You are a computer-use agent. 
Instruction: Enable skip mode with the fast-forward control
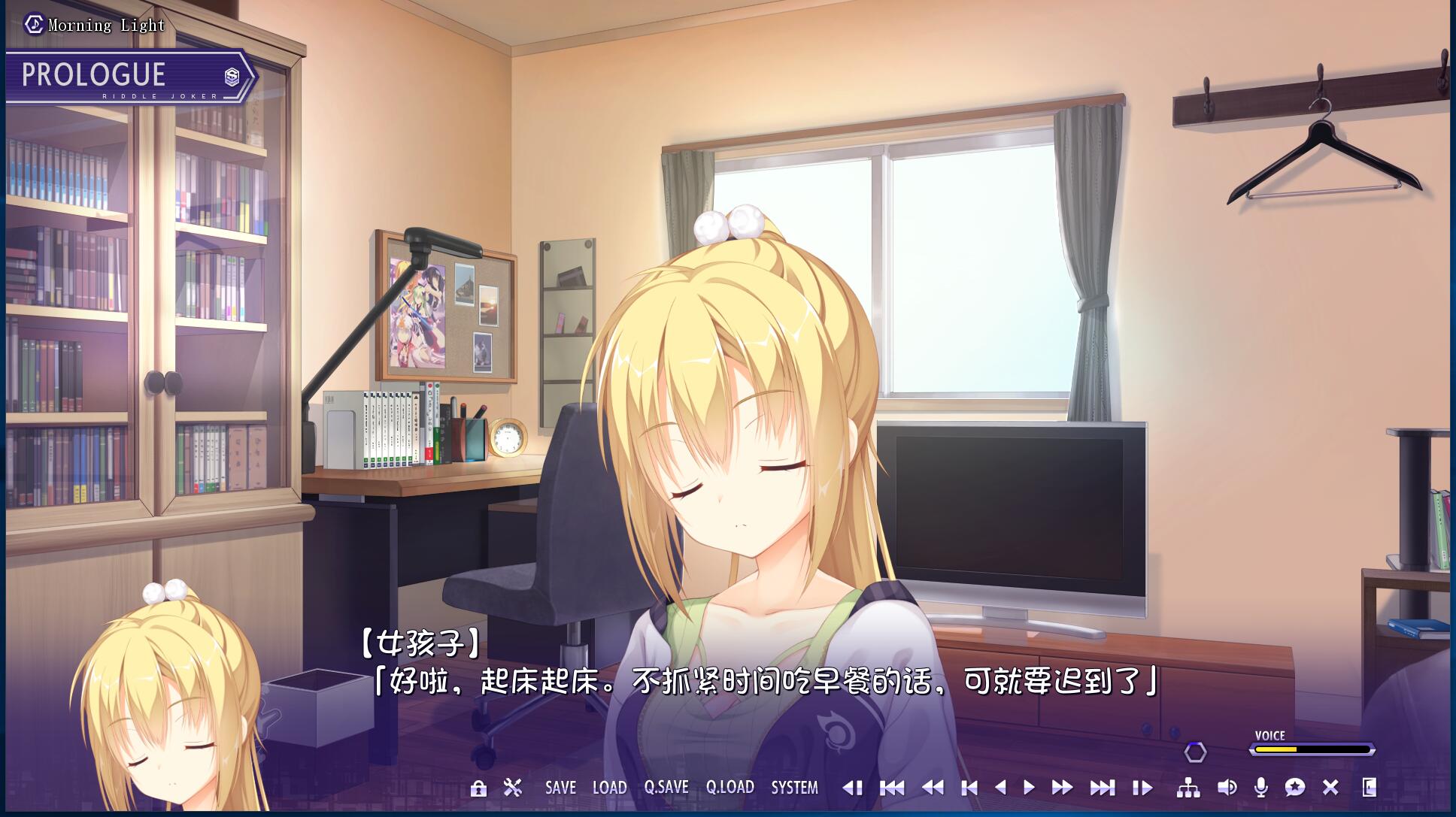tap(1063, 788)
